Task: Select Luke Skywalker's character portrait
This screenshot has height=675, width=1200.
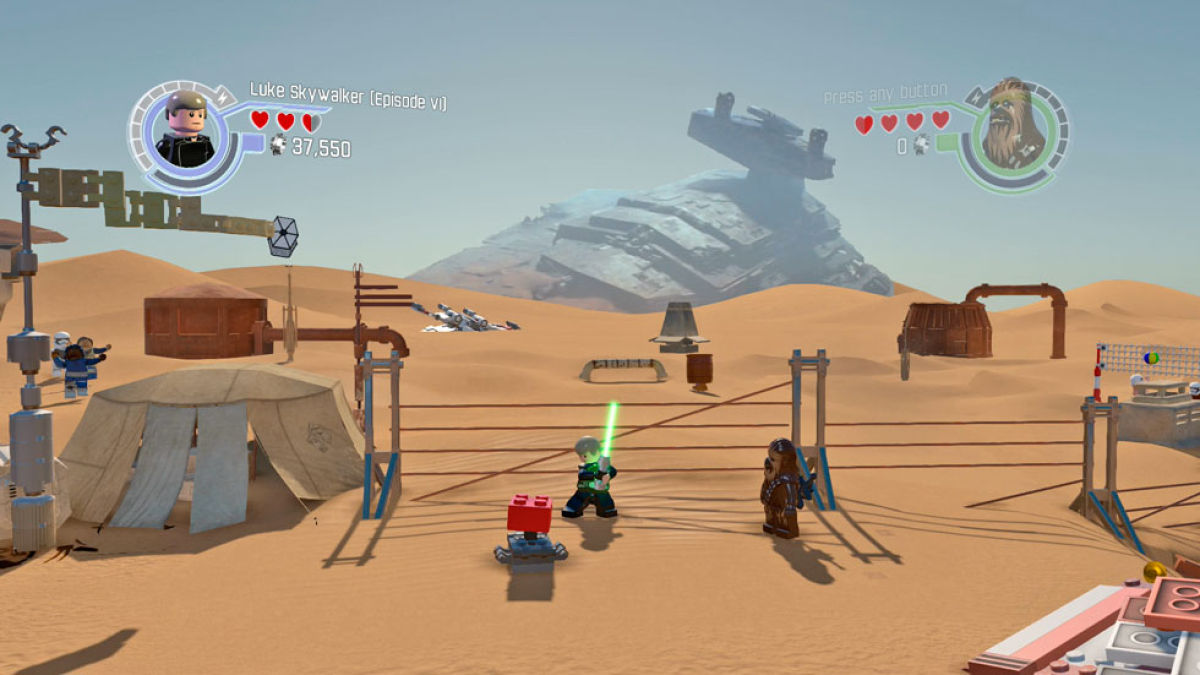Action: click(x=186, y=130)
